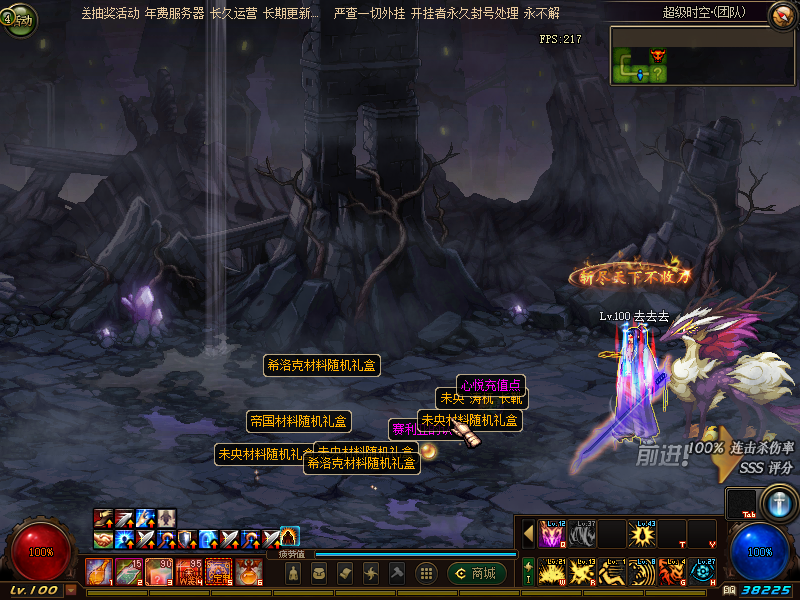Click the dropdown arrow next to Lv.100
Viewport: 800px width, 600px height.
[71, 591]
